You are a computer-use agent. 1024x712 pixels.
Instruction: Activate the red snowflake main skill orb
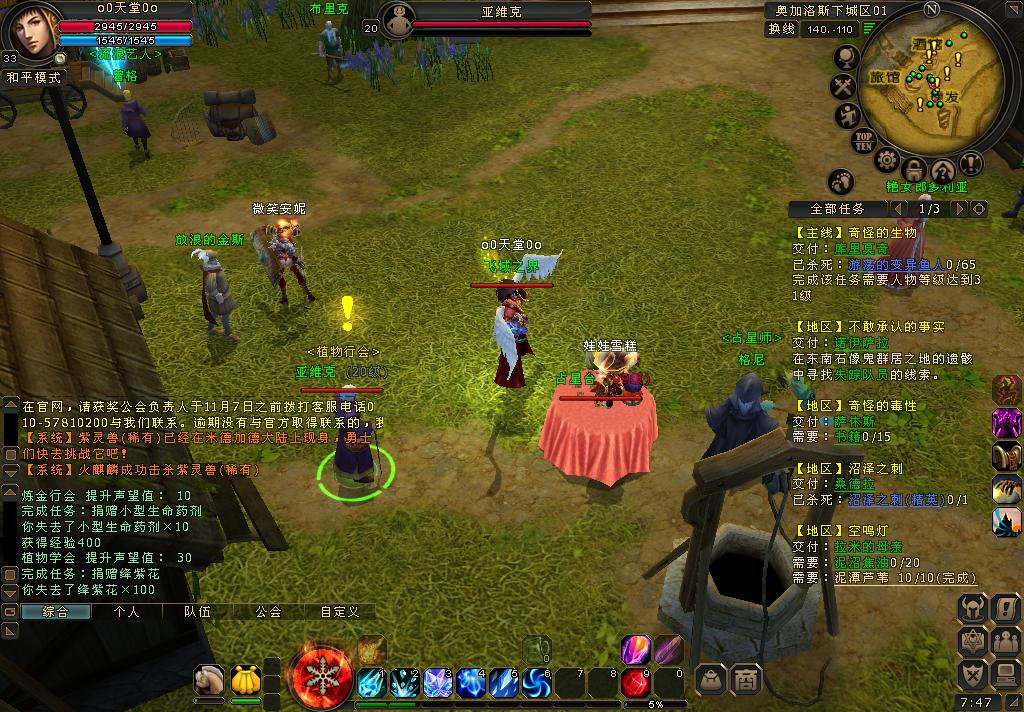[x=322, y=677]
